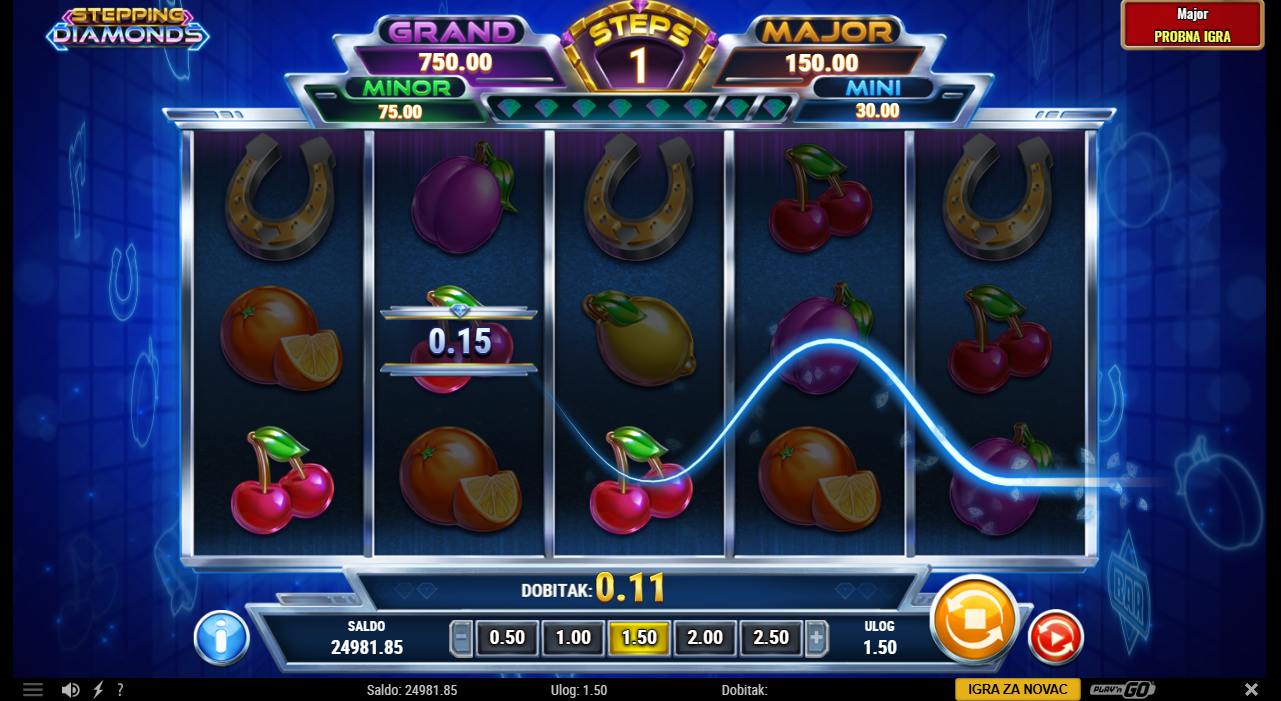Start autoplay with the red button
Image resolution: width=1281 pixels, height=701 pixels.
(1055, 637)
